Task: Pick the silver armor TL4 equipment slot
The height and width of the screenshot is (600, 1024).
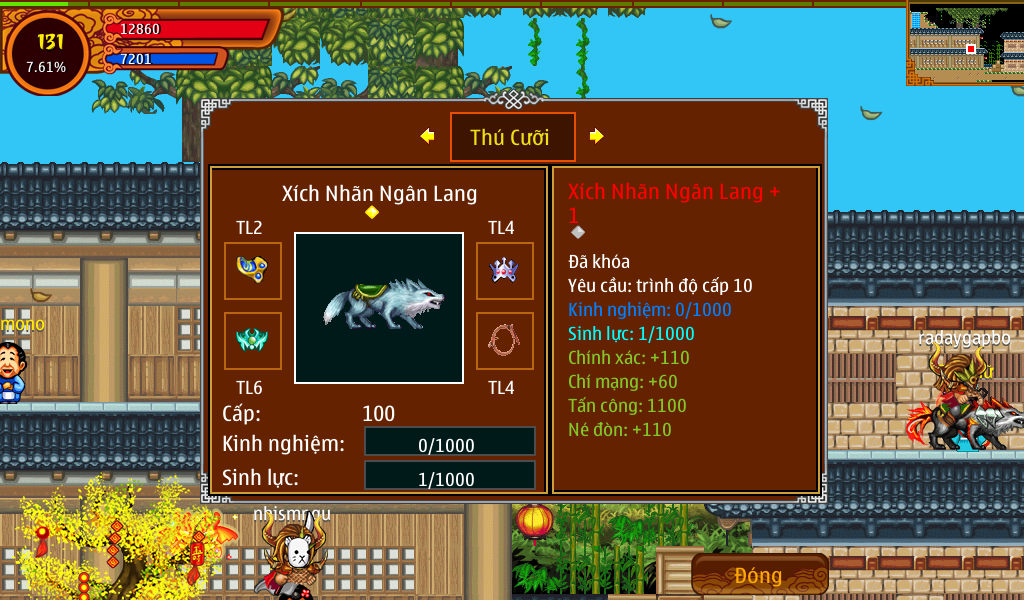Action: pos(504,270)
